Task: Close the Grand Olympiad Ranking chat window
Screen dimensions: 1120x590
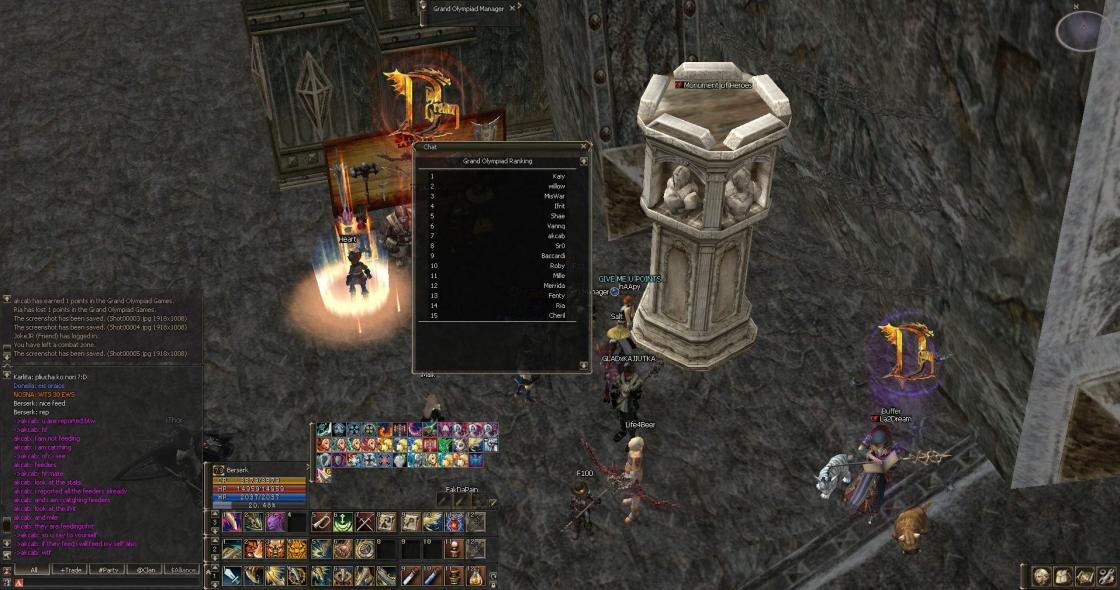Action: click(x=584, y=147)
